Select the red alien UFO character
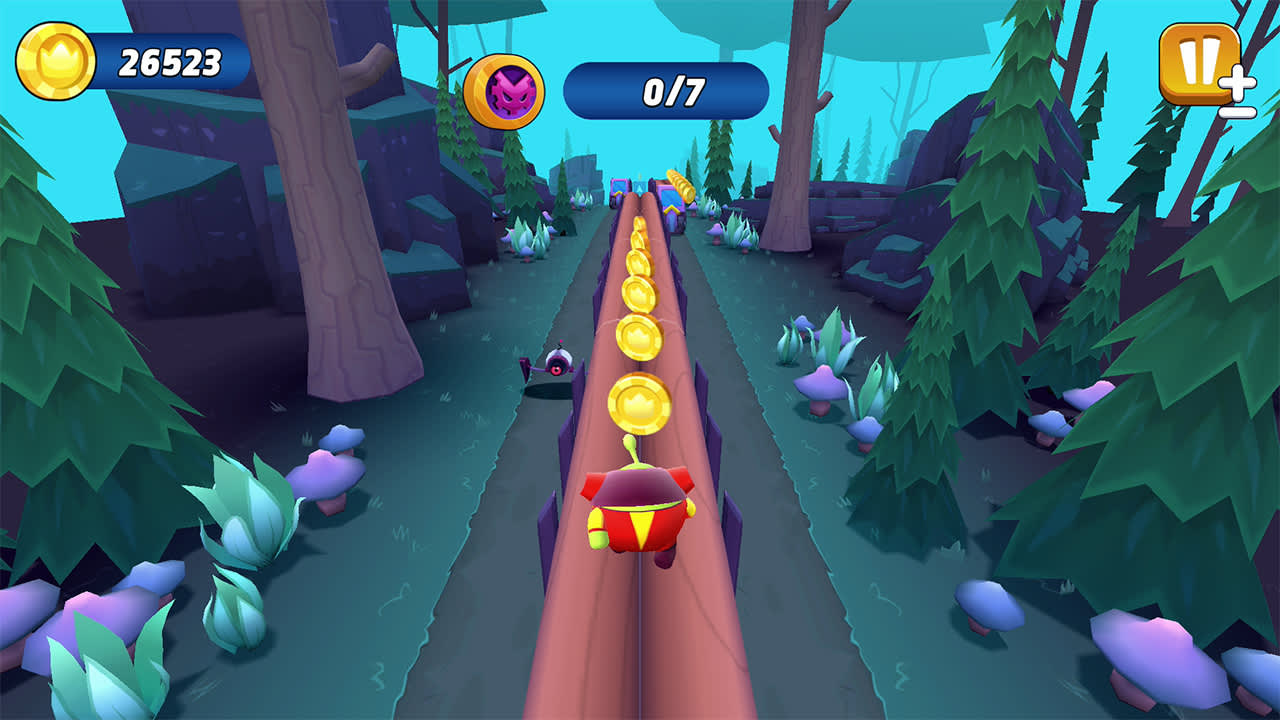The width and height of the screenshot is (1280, 720). (x=637, y=510)
